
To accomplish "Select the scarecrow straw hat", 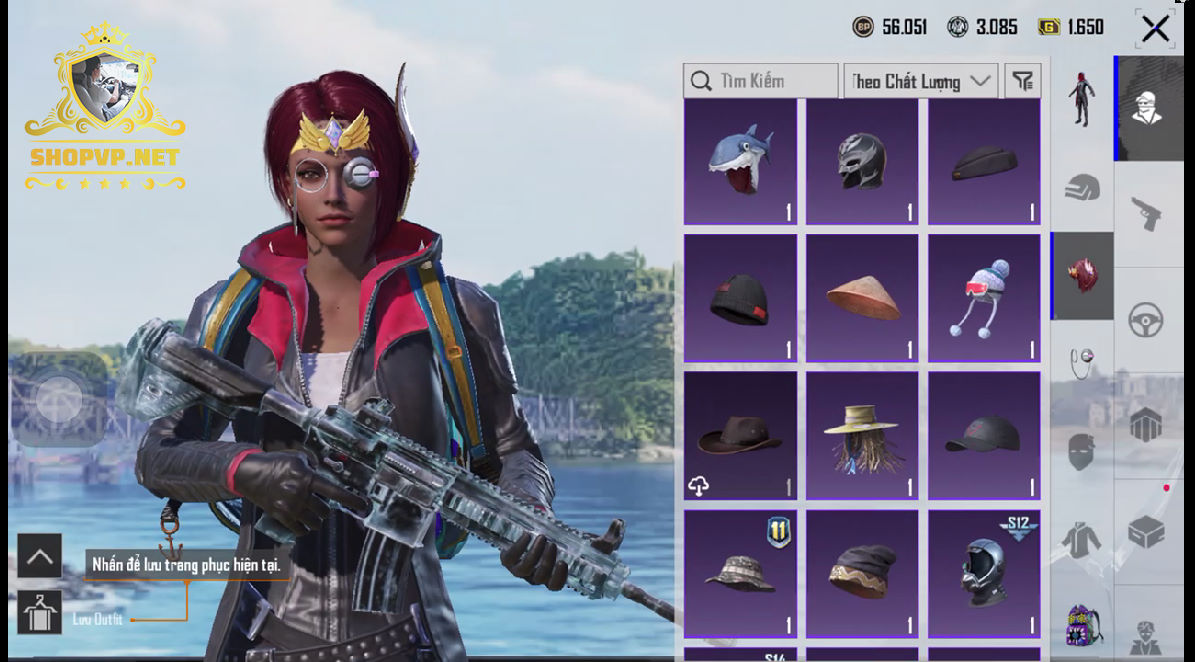I will coord(862,435).
